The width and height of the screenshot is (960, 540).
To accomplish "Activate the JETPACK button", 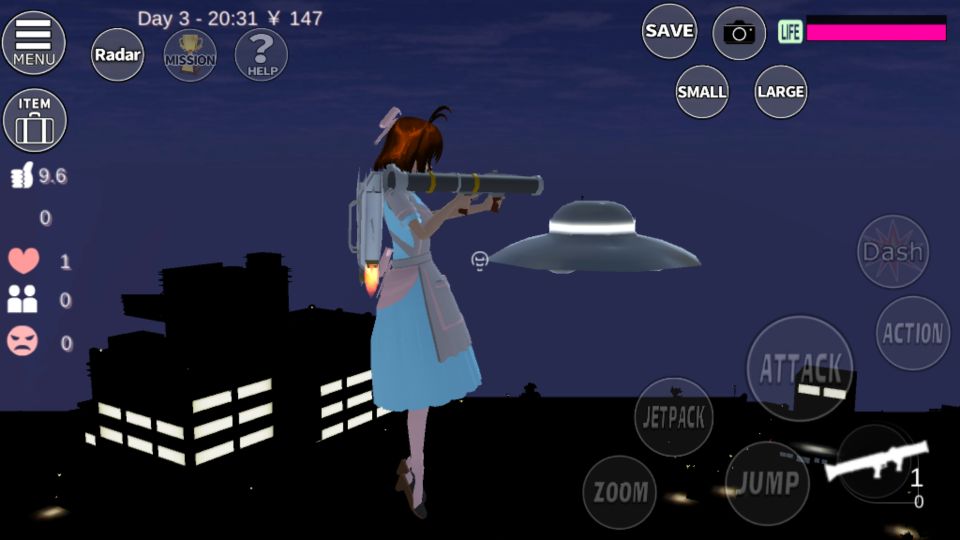I will click(x=674, y=417).
